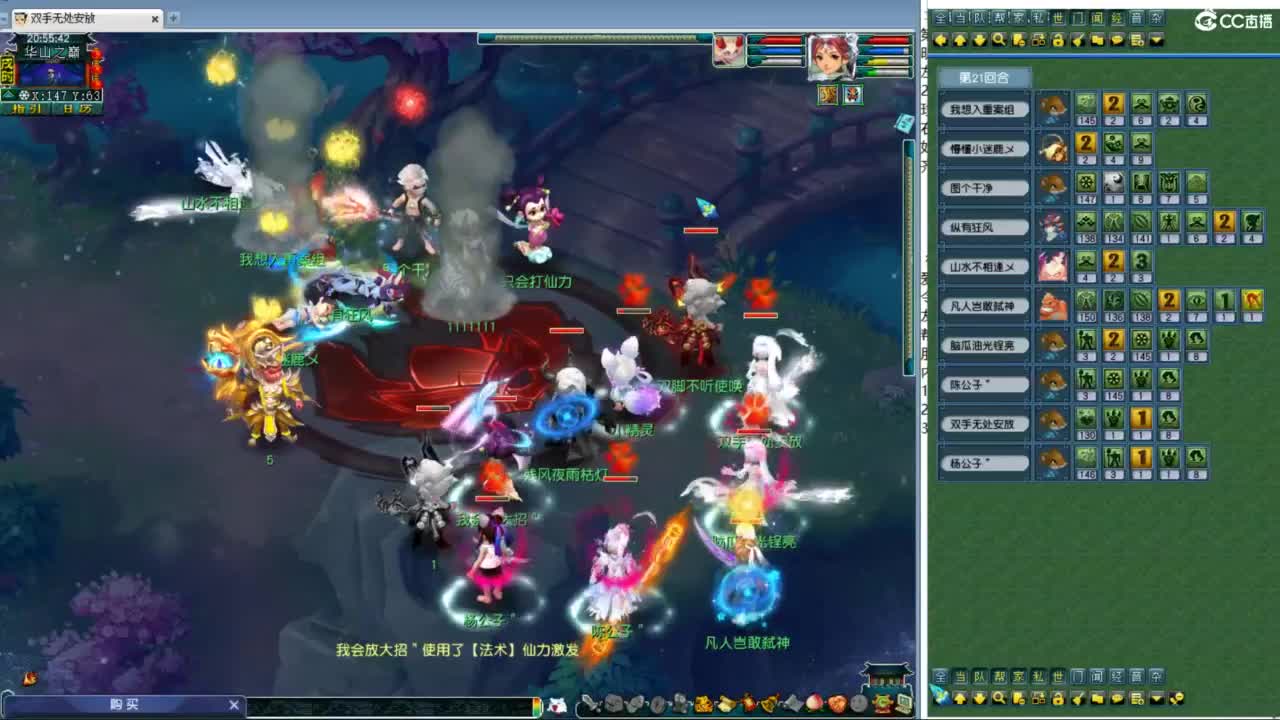Click the yellow back arrow in the chat toolbar
The width and height of the screenshot is (1280, 720).
(x=940, y=41)
